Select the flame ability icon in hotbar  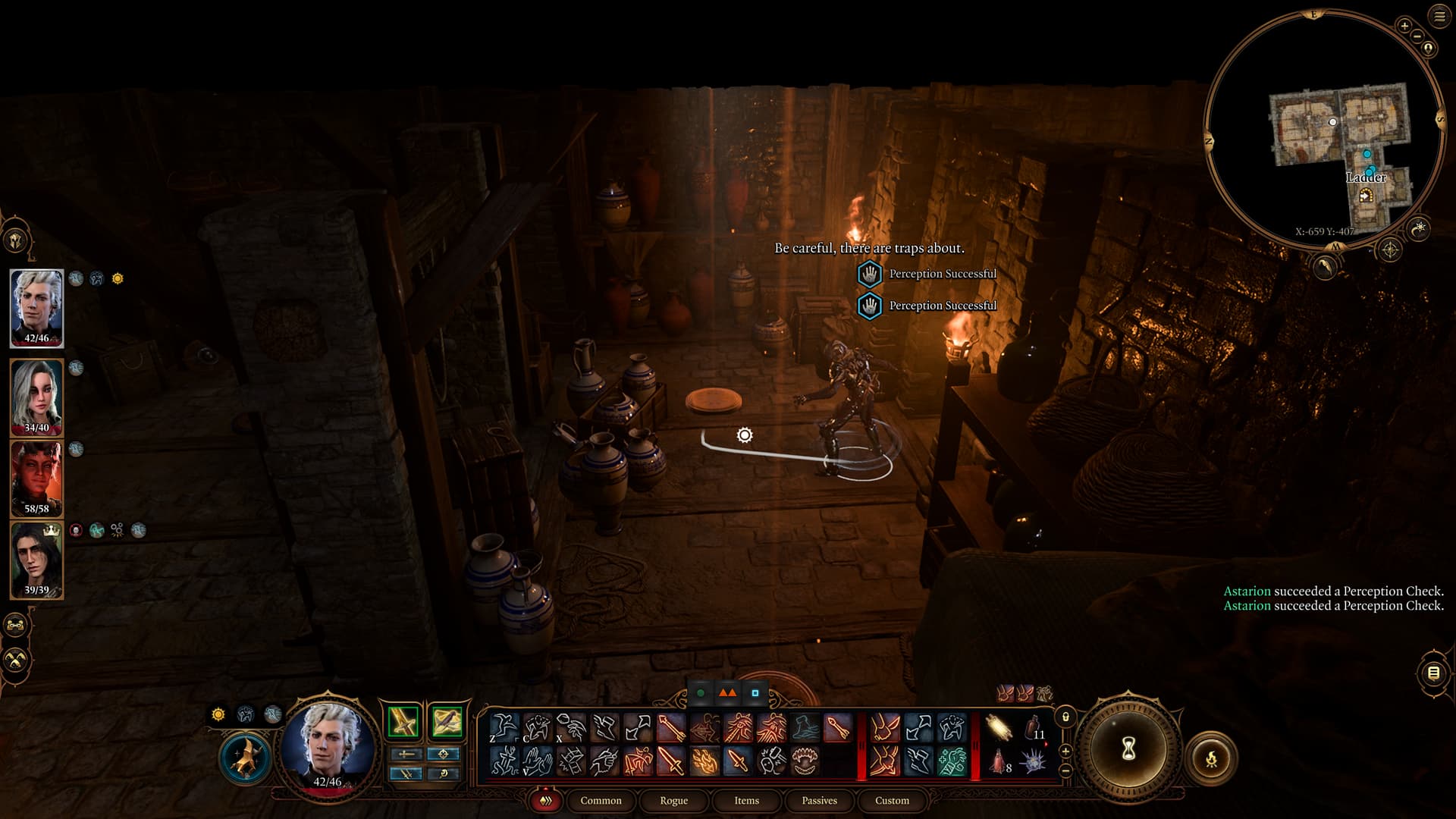pyautogui.click(x=704, y=760)
